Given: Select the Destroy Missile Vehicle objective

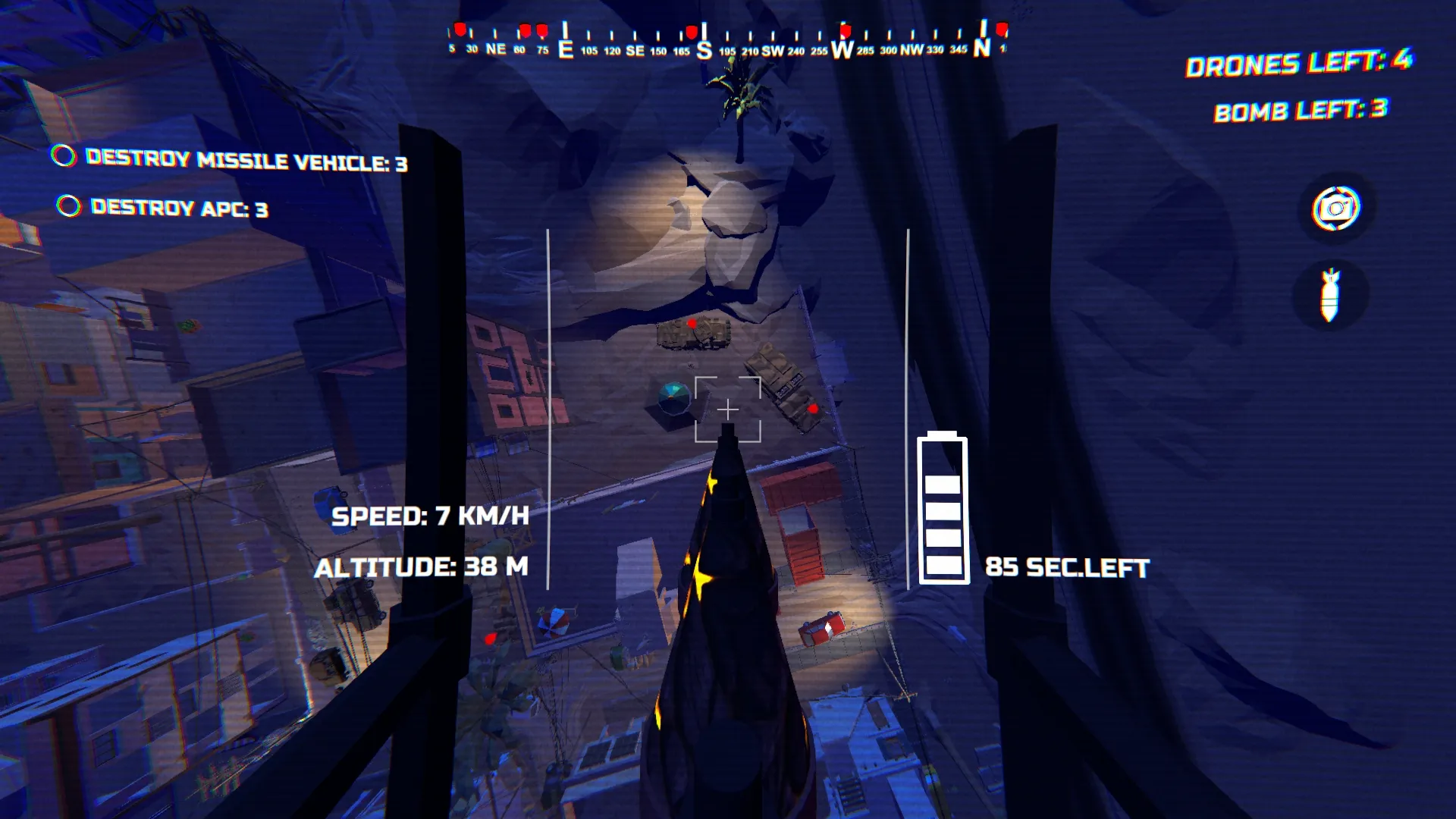Looking at the screenshot, I should click(246, 160).
